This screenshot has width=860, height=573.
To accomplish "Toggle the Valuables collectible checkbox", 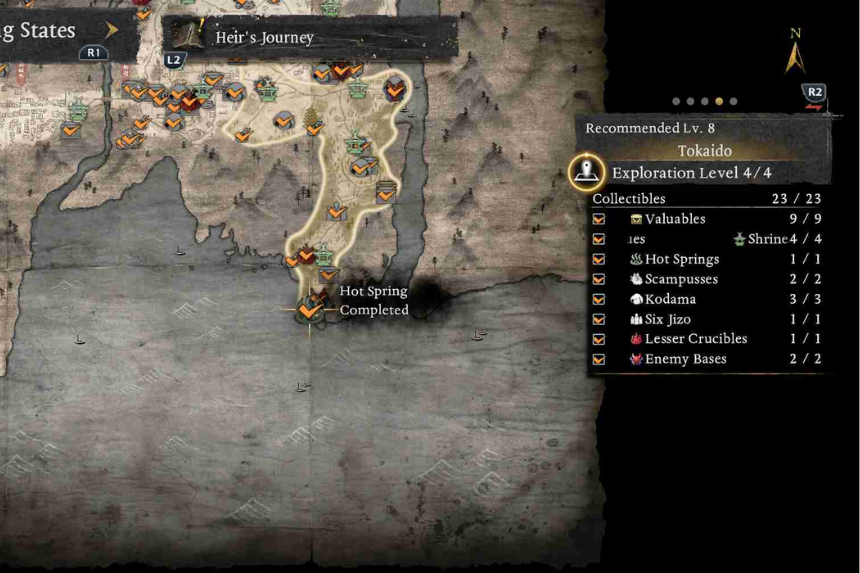I will [x=599, y=219].
